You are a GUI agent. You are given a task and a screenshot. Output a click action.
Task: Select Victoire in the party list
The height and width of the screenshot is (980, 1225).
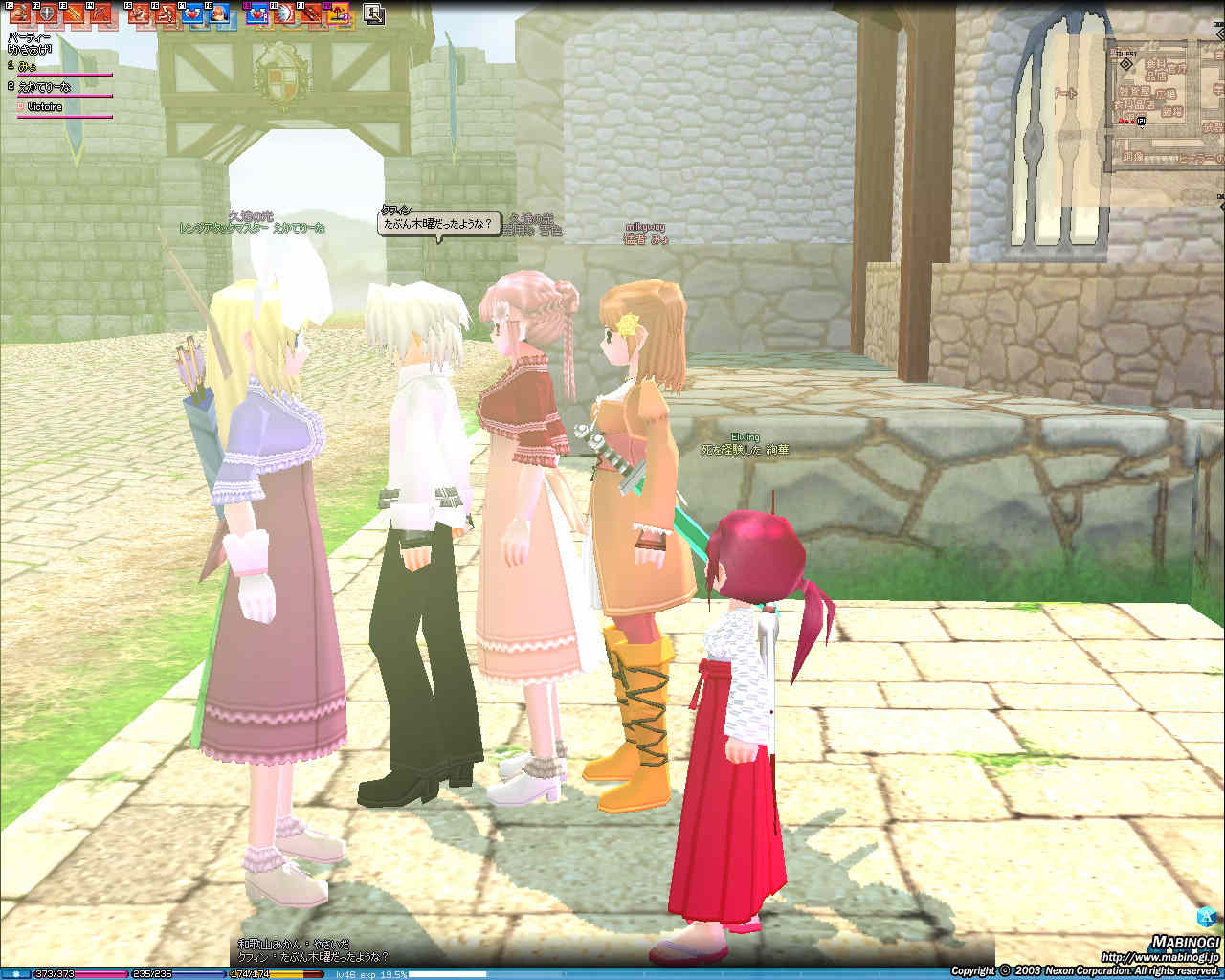[44, 107]
